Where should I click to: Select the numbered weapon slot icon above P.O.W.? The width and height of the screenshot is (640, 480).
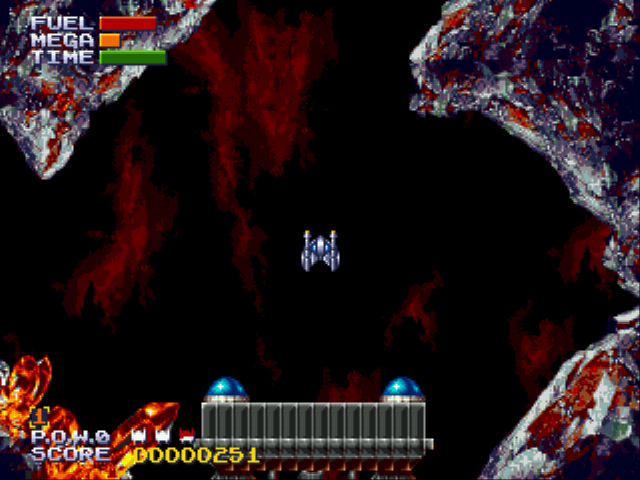tap(41, 416)
